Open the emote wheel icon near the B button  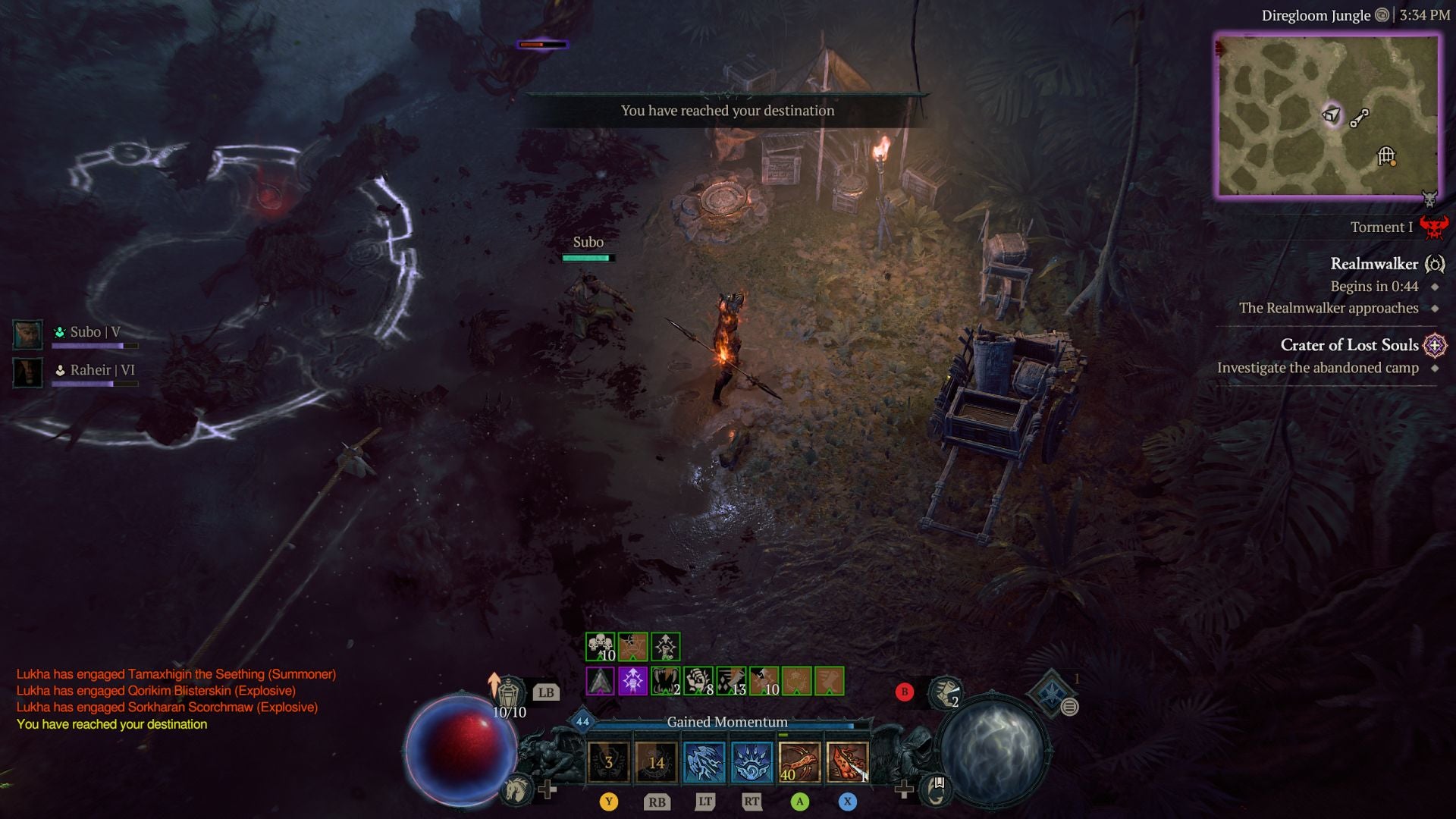click(x=944, y=692)
